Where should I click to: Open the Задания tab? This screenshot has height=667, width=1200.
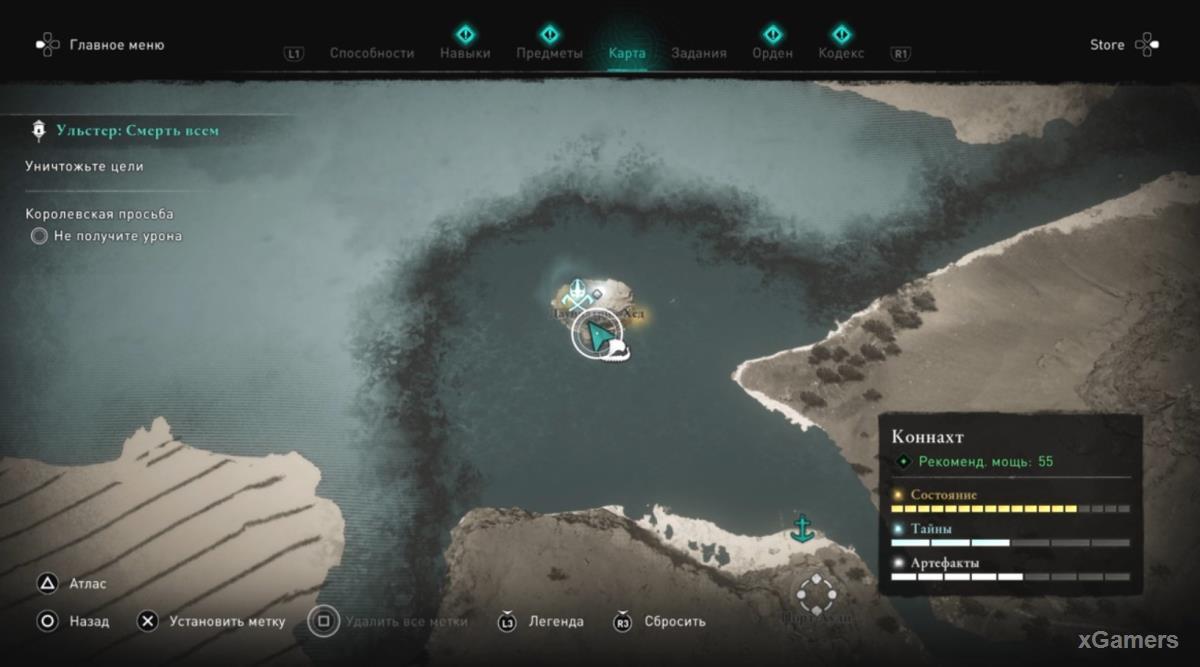(699, 53)
